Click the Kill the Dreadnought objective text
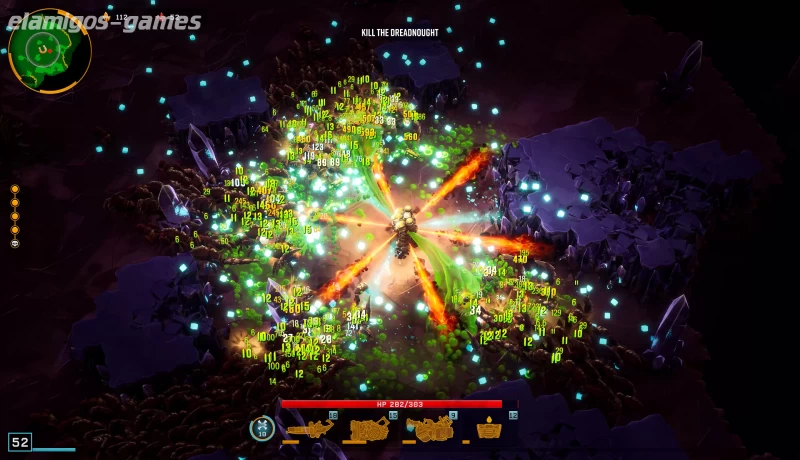The height and width of the screenshot is (460, 800). click(400, 33)
